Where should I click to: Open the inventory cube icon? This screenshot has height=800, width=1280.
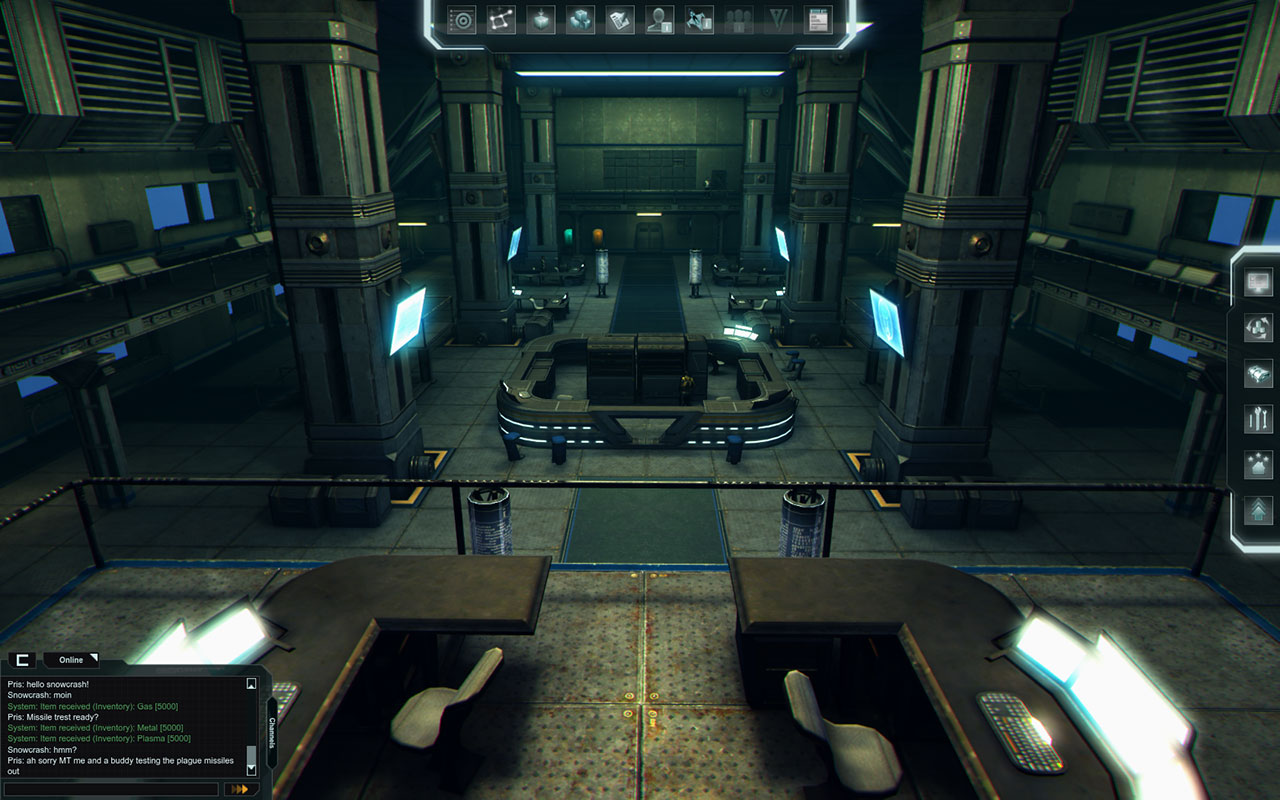[x=540, y=20]
